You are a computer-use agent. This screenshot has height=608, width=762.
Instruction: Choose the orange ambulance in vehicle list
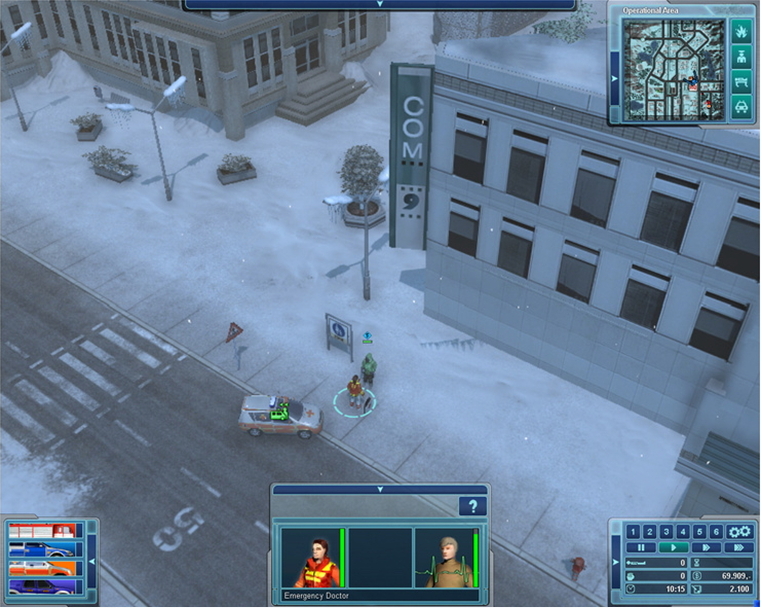pos(40,568)
